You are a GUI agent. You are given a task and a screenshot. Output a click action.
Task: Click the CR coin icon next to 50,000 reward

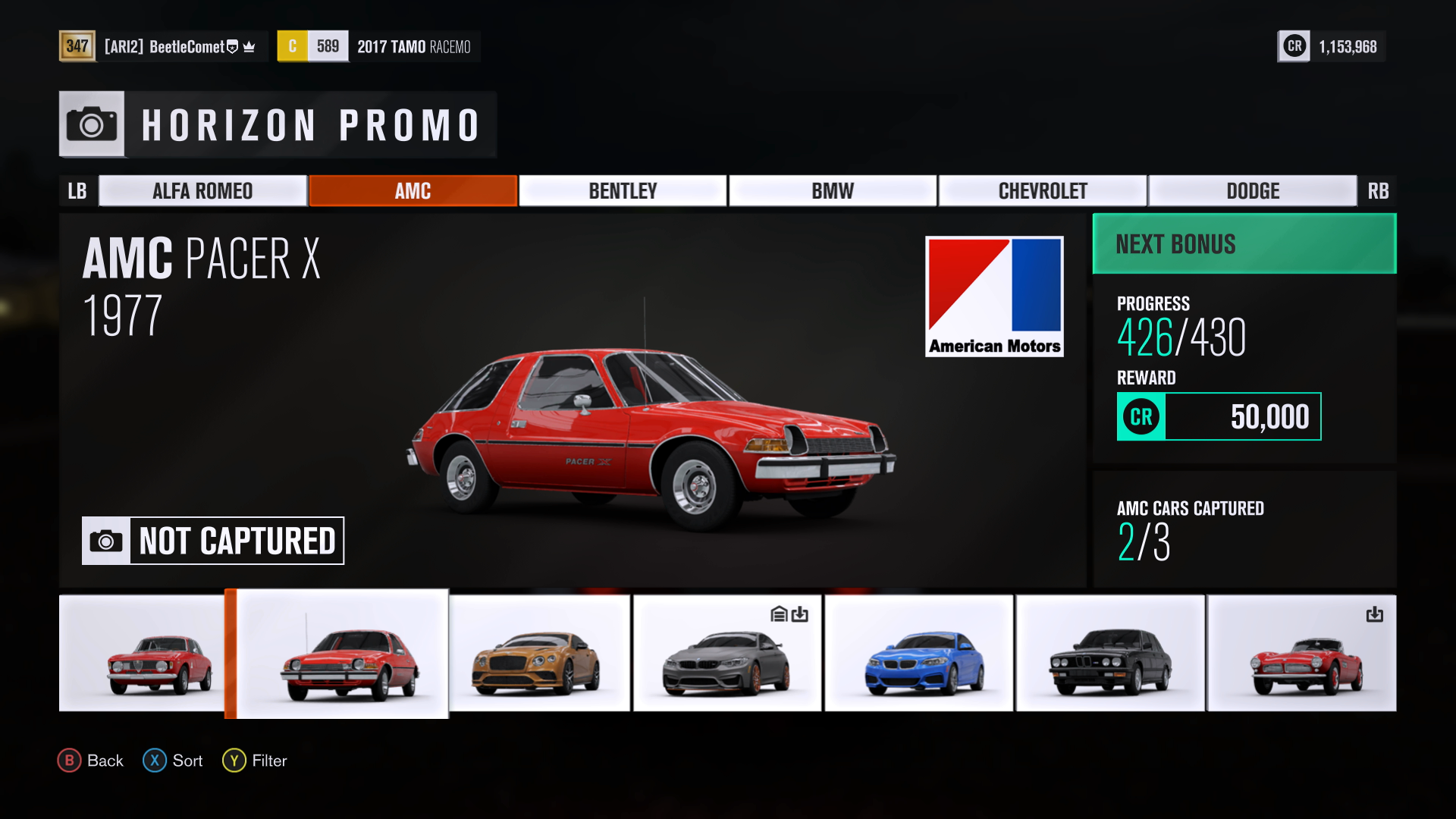pos(1140,416)
